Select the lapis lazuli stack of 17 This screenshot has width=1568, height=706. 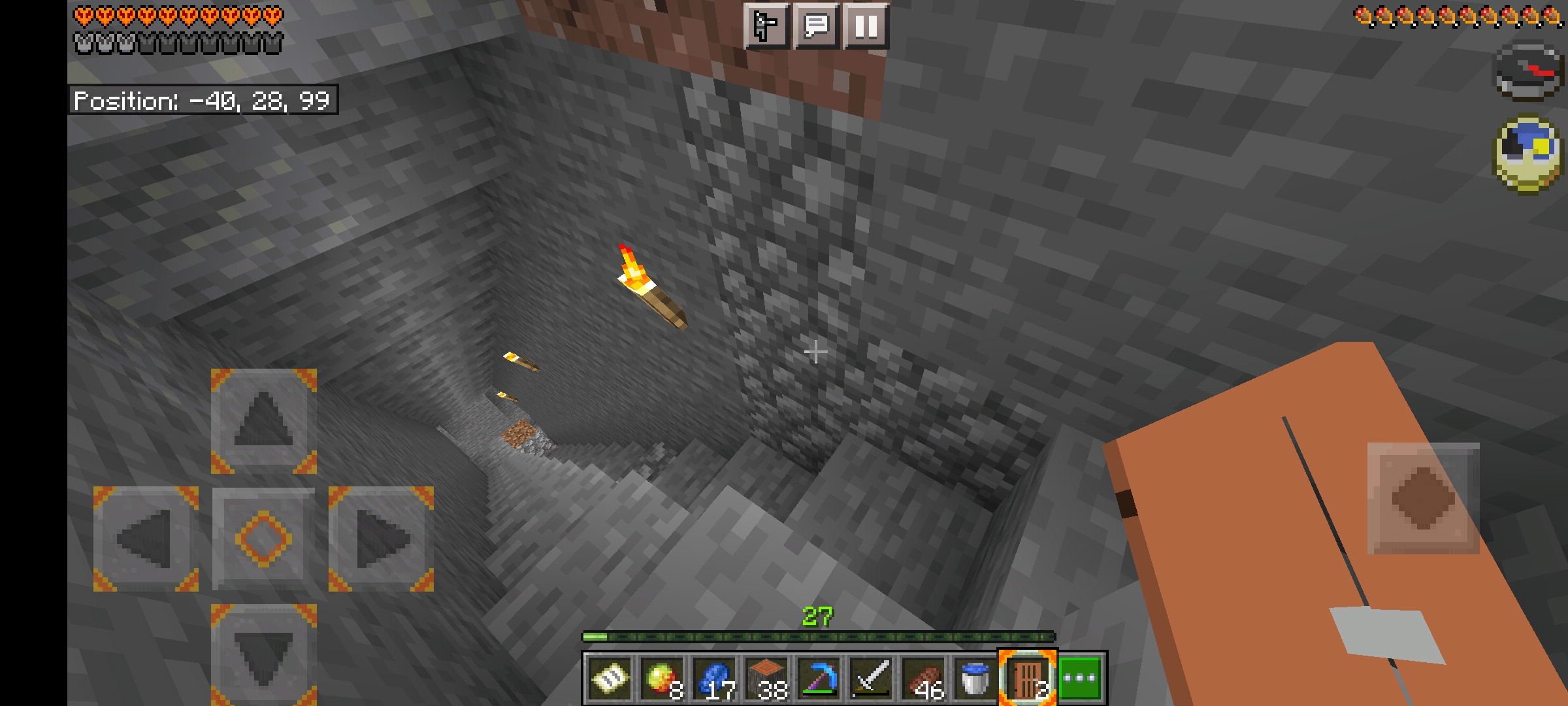click(x=715, y=679)
